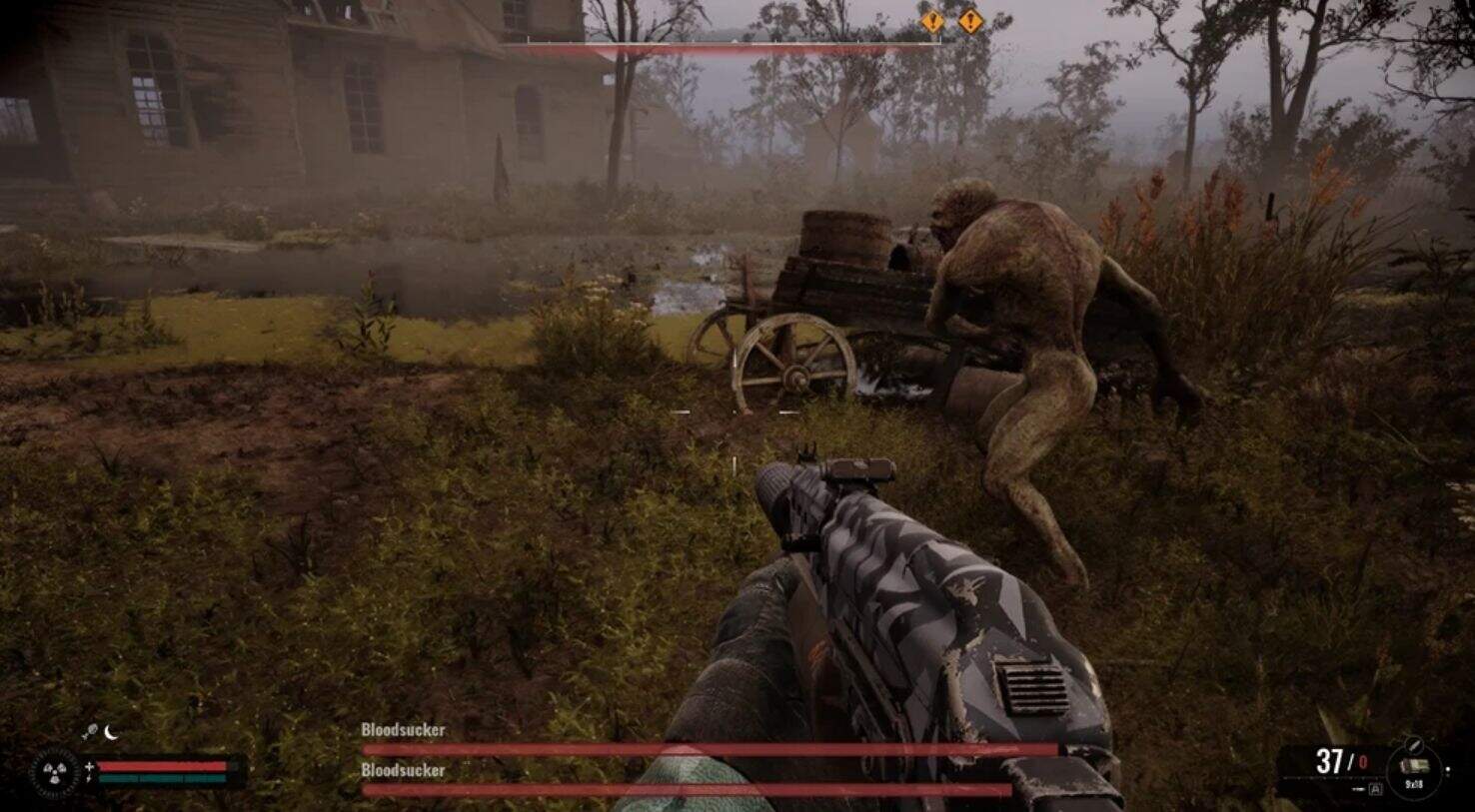This screenshot has width=1475, height=812.
Task: Click the hunger status icon beside the moon
Action: pyautogui.click(x=90, y=732)
